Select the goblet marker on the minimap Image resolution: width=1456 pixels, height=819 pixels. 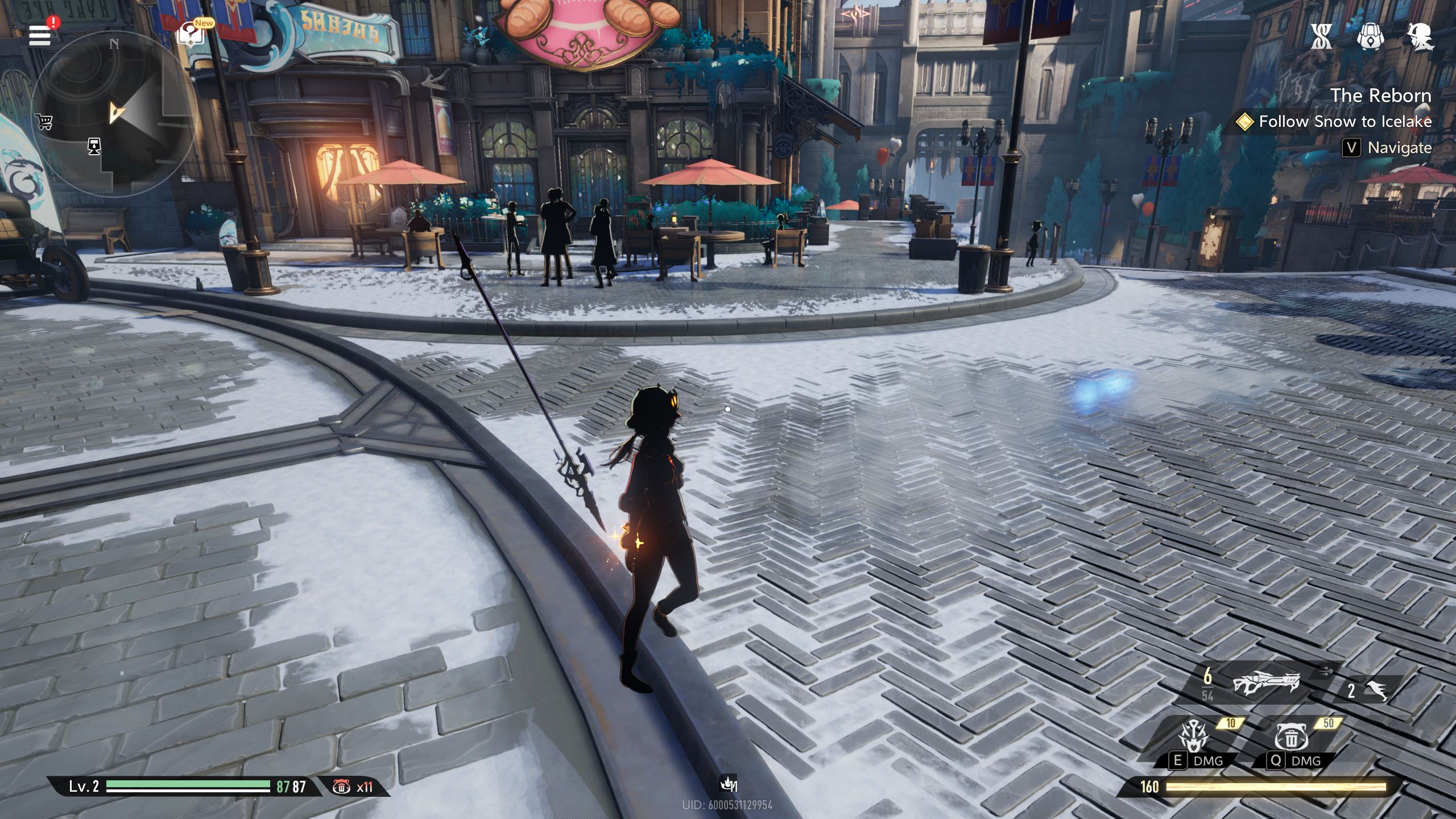pos(94,146)
